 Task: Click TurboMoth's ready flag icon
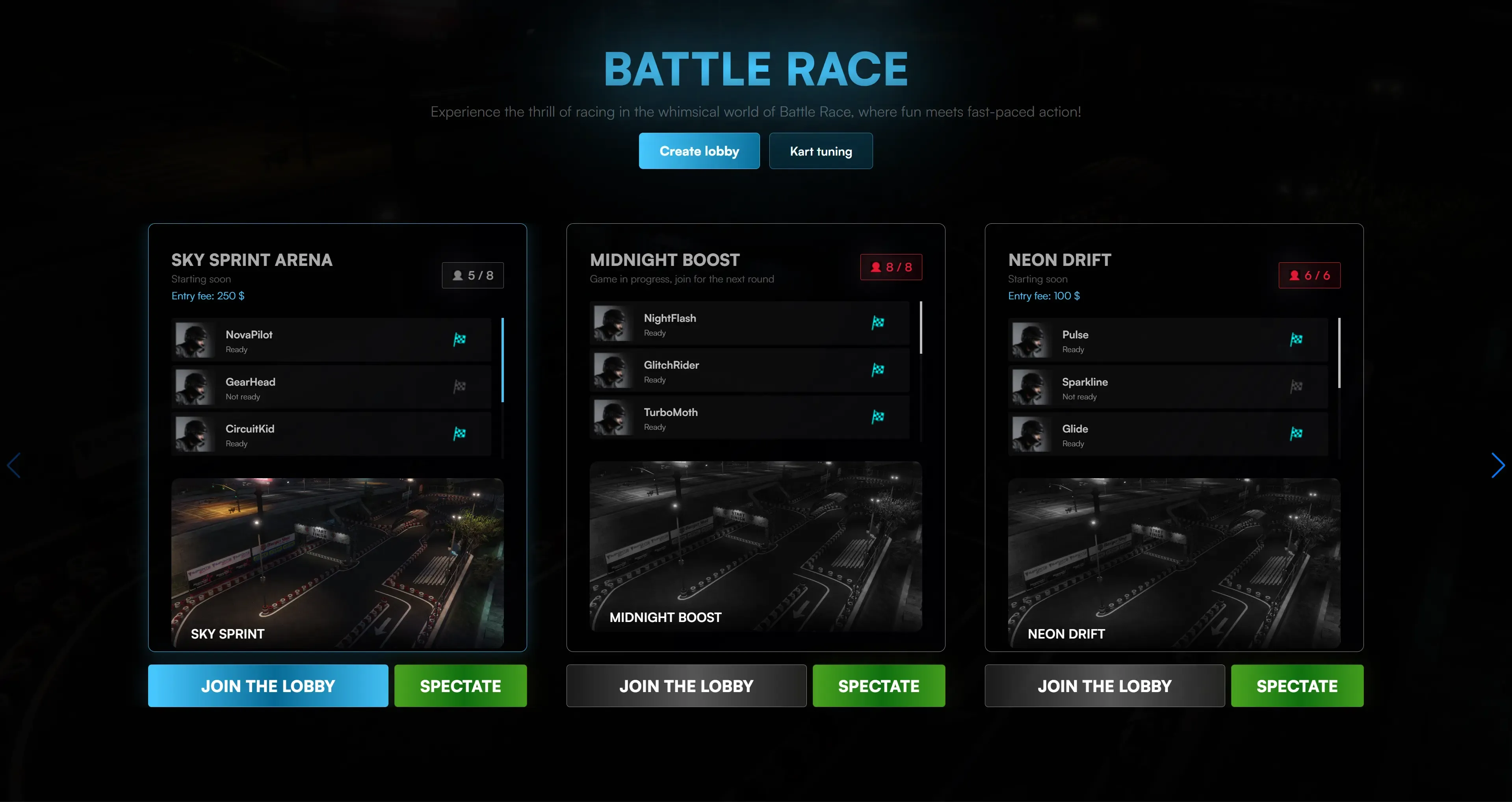(x=877, y=416)
